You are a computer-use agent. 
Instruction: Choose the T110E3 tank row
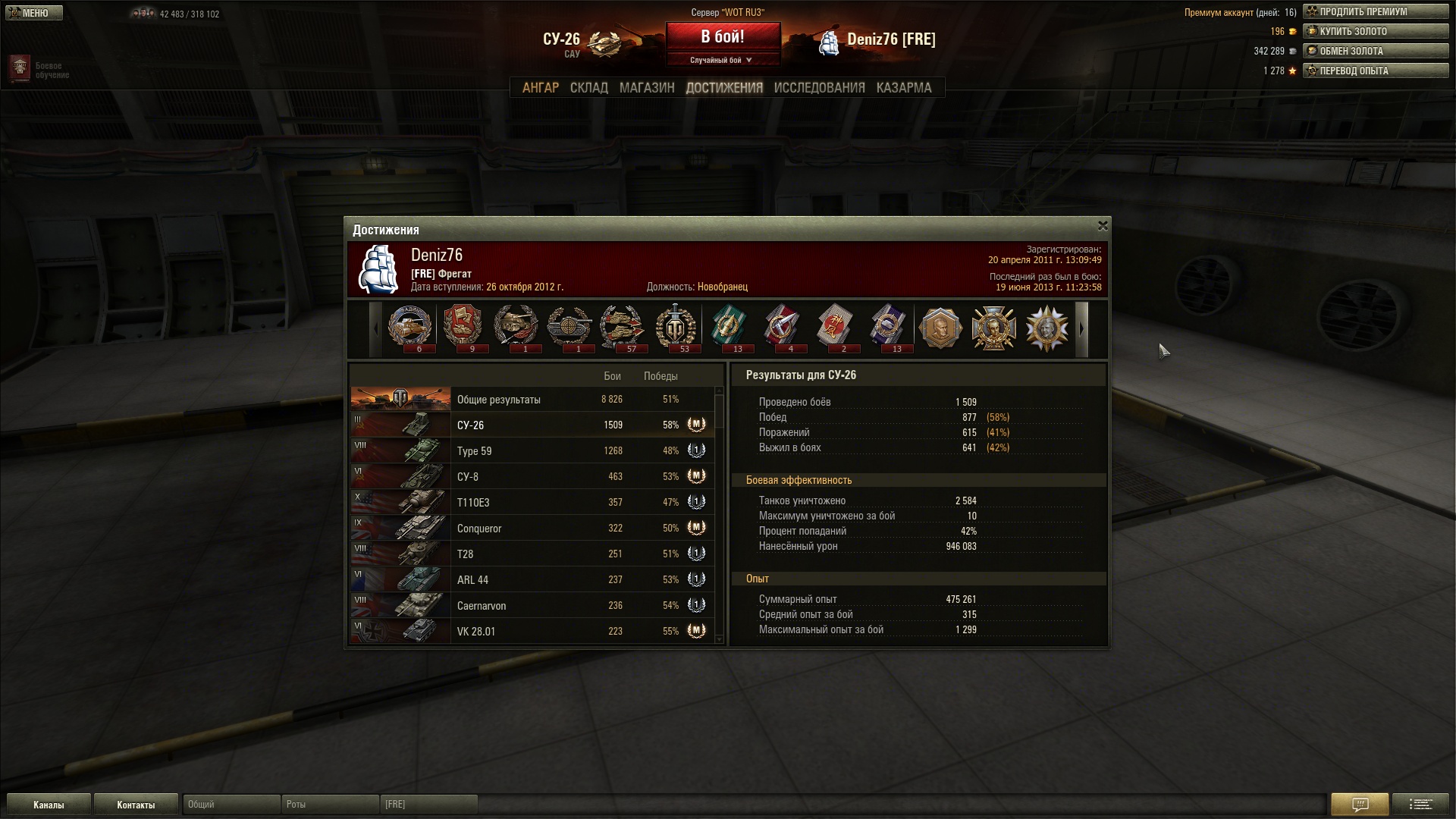pyautogui.click(x=531, y=503)
